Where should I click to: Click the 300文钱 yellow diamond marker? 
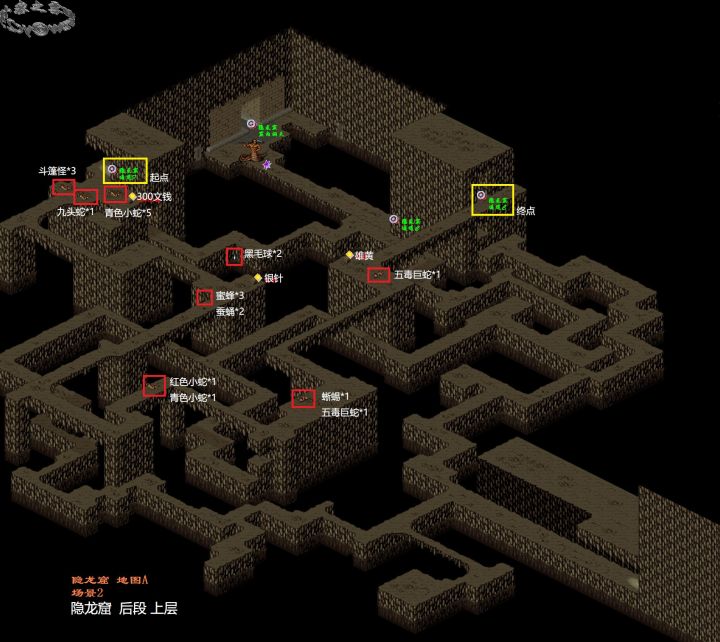(x=132, y=196)
